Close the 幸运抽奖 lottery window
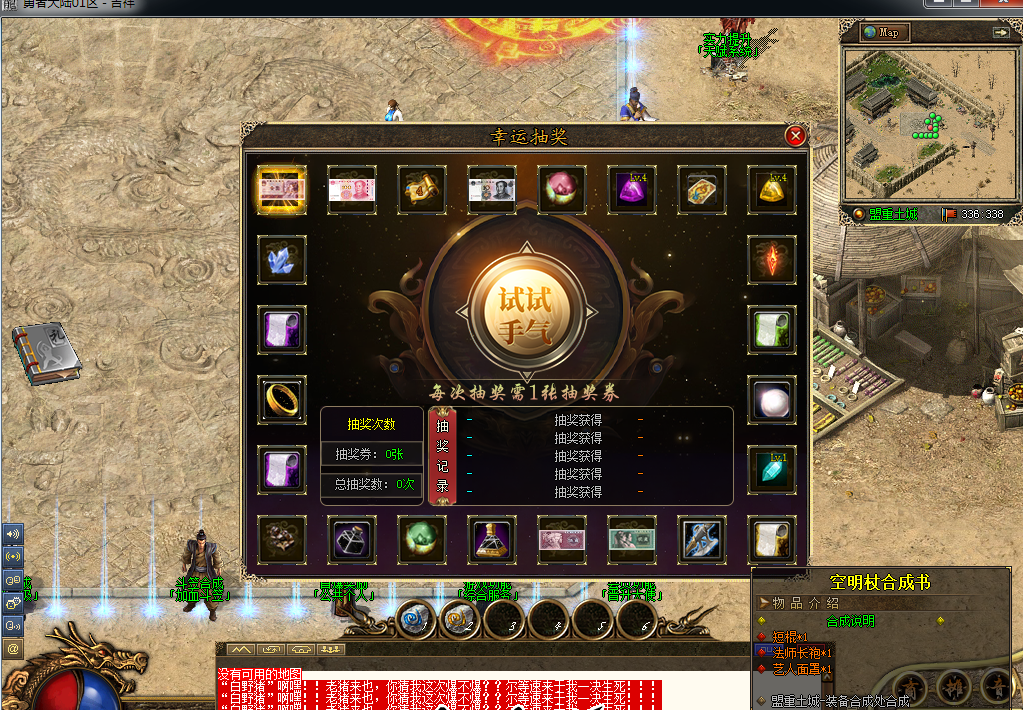Viewport: 1023px width, 710px height. [x=795, y=136]
